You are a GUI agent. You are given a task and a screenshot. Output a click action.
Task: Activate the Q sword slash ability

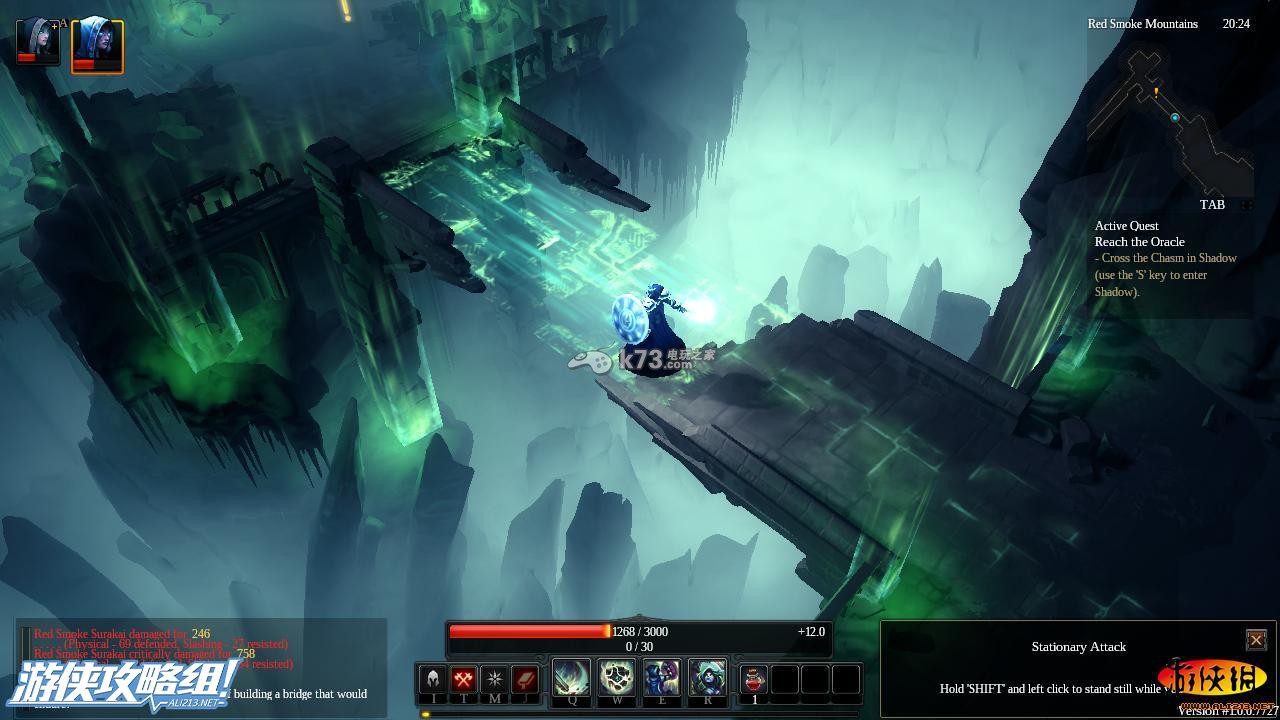click(572, 678)
